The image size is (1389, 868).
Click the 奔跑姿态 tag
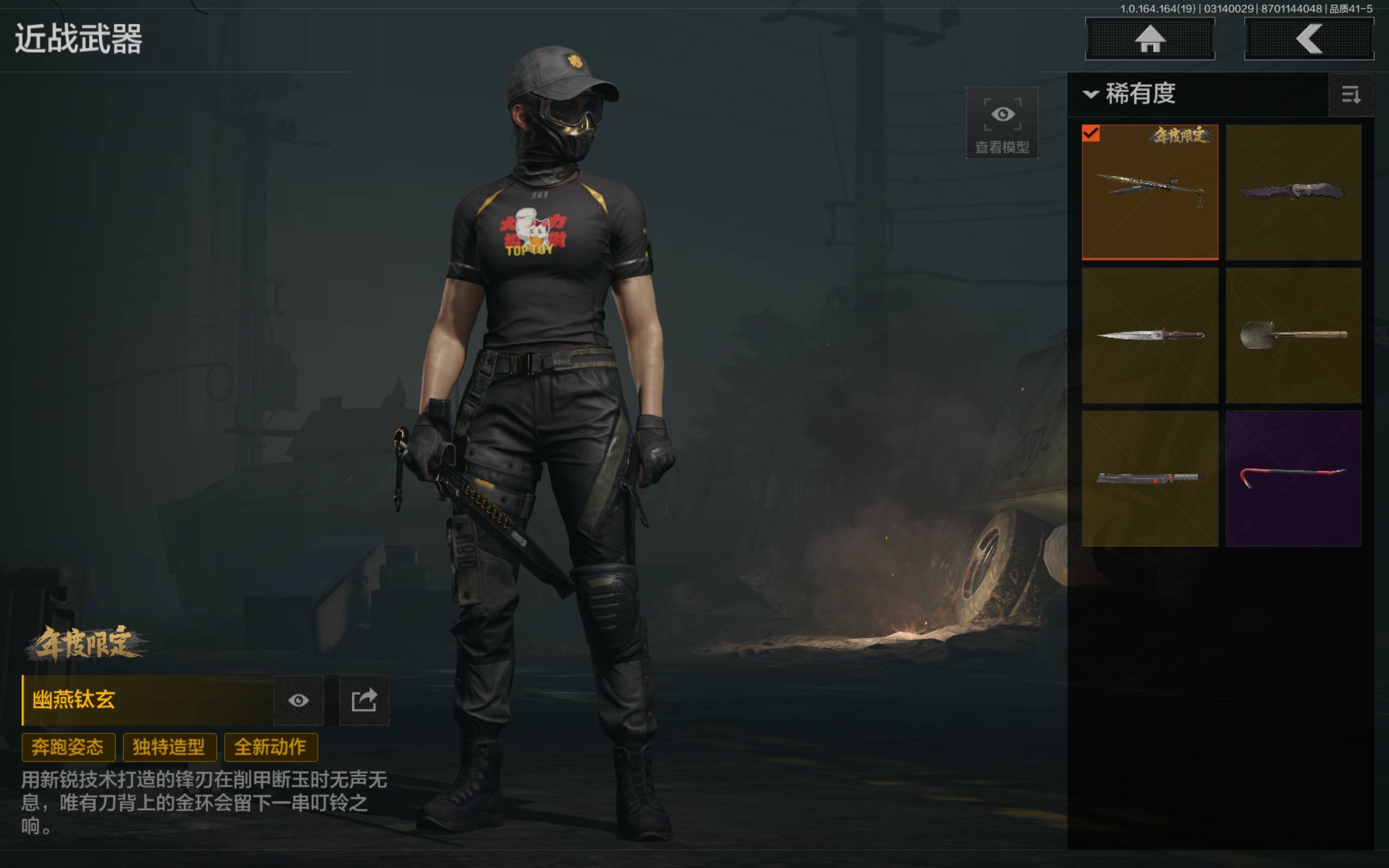pyautogui.click(x=68, y=747)
